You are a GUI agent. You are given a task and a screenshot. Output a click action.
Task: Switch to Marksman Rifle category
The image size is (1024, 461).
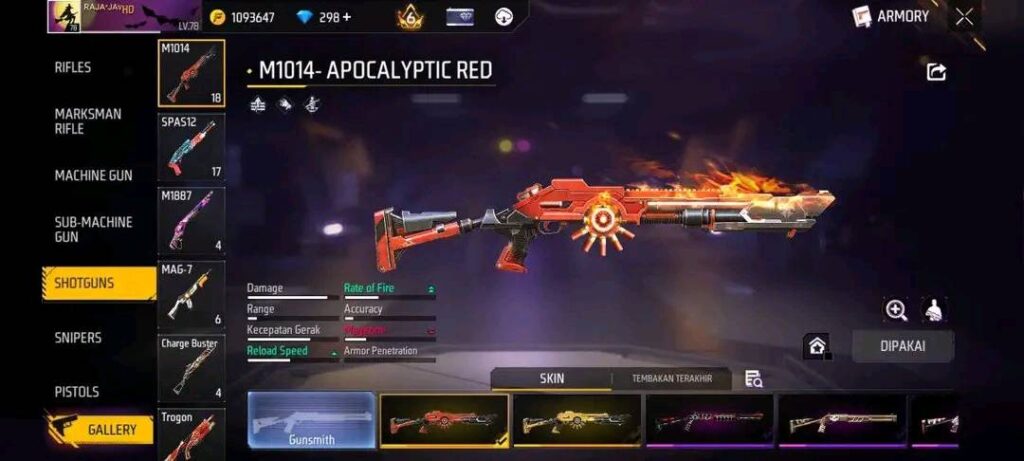tap(88, 121)
